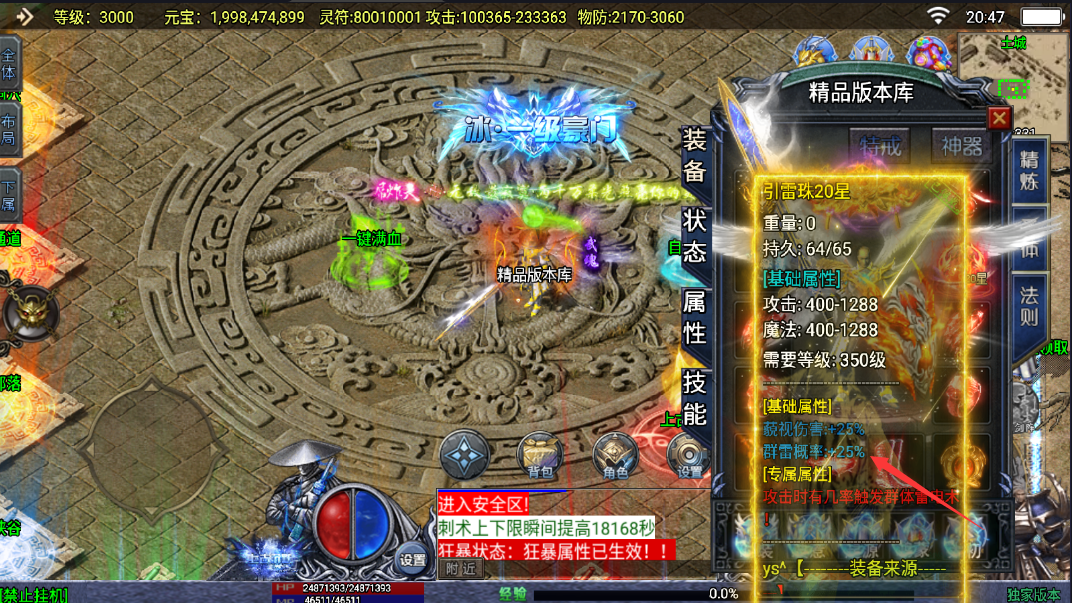Open the 法则 tab on the right
The image size is (1072, 603).
point(1029,306)
